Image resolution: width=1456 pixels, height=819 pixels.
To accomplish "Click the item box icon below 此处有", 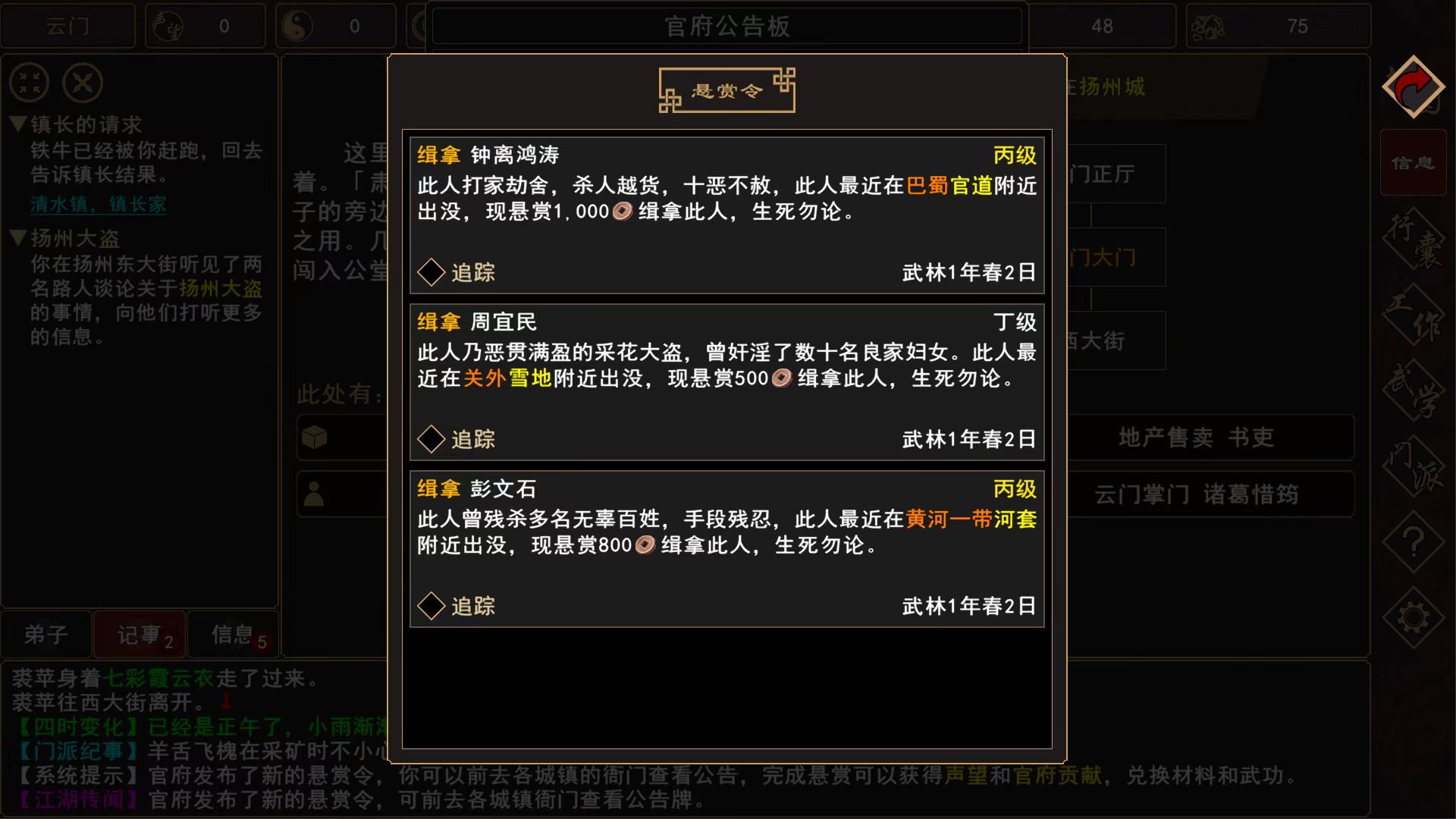I will click(x=315, y=438).
